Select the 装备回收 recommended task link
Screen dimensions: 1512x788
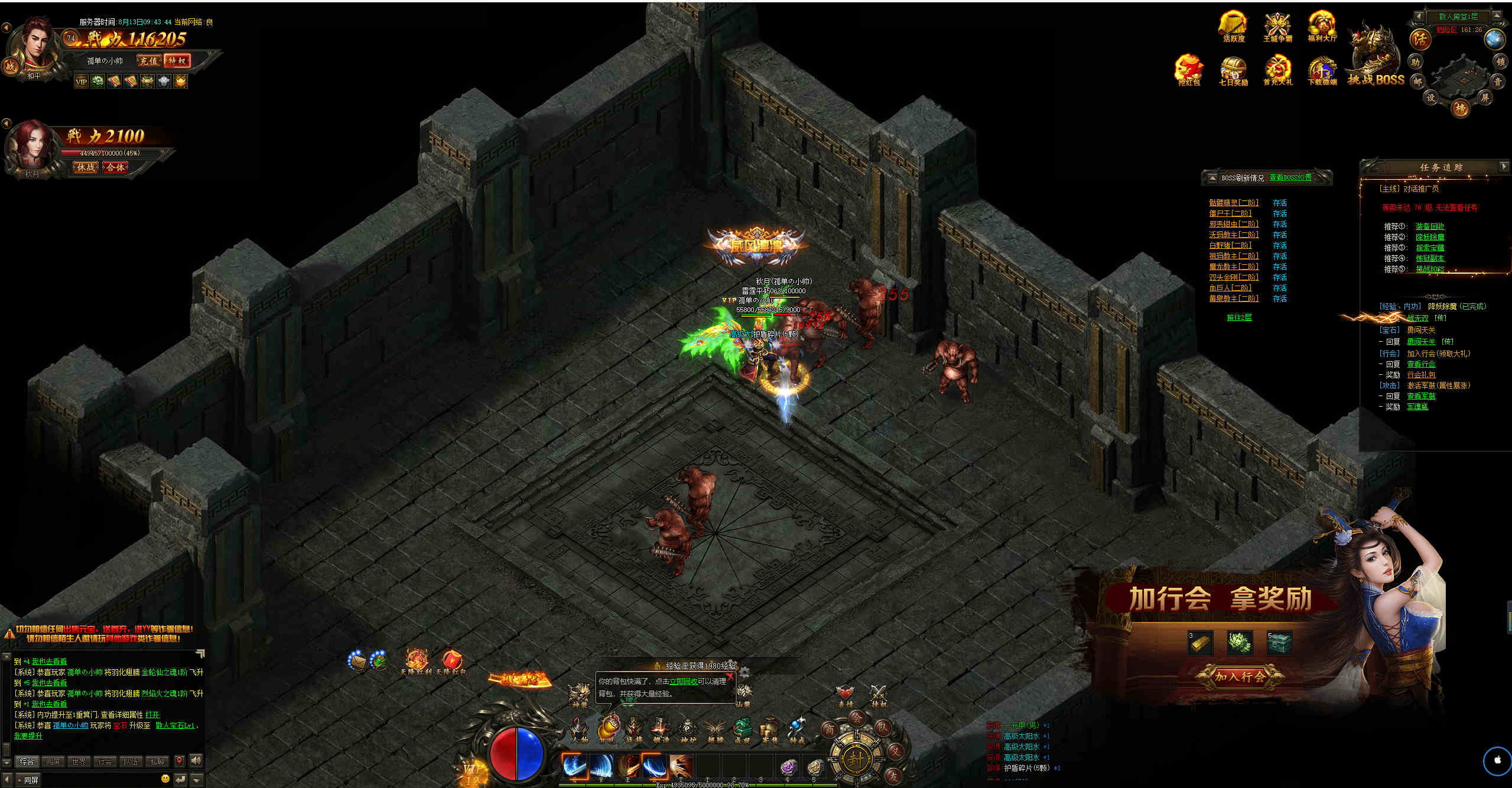(1430, 226)
